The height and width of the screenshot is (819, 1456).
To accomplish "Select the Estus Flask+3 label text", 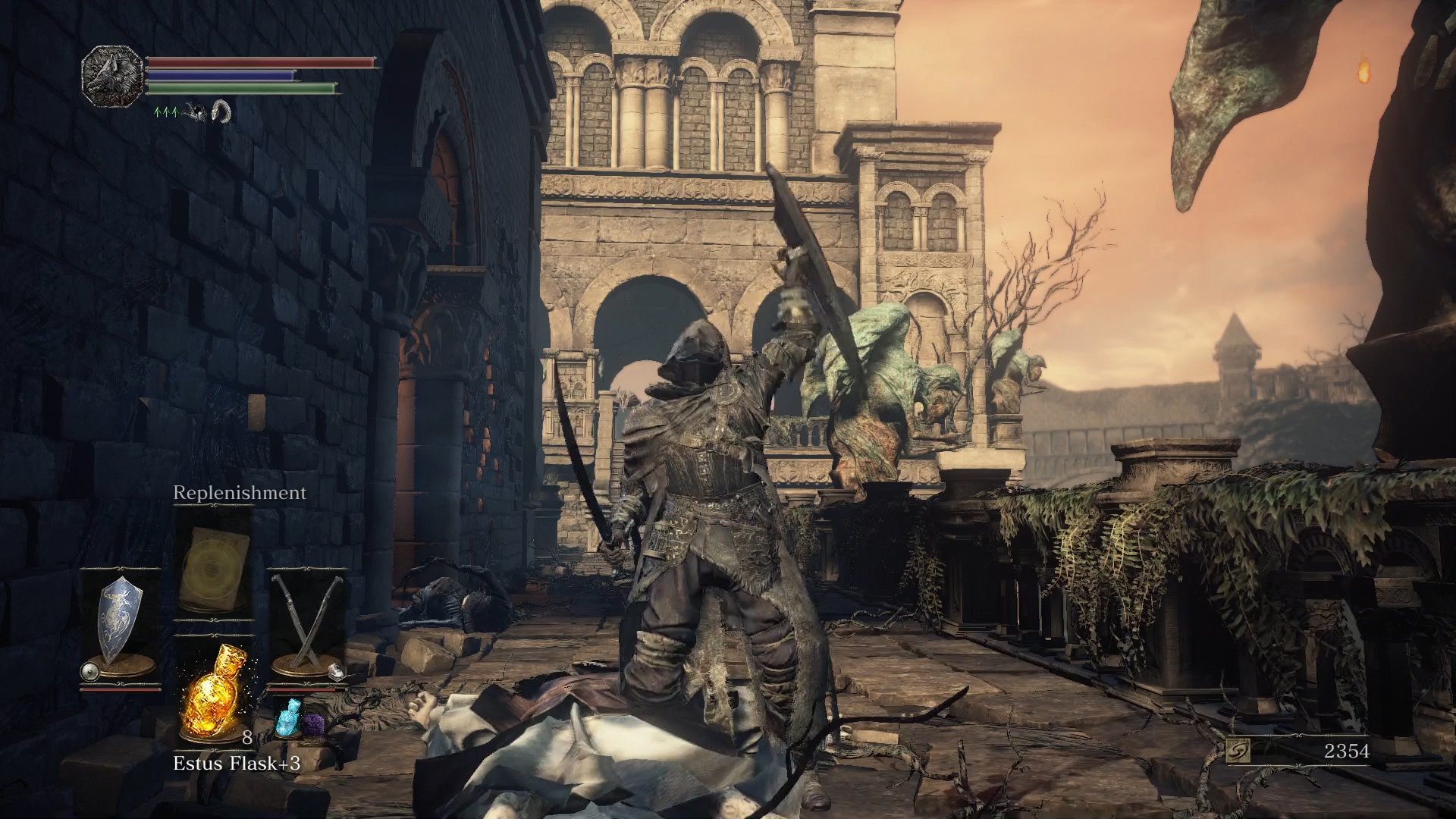I will (x=237, y=763).
